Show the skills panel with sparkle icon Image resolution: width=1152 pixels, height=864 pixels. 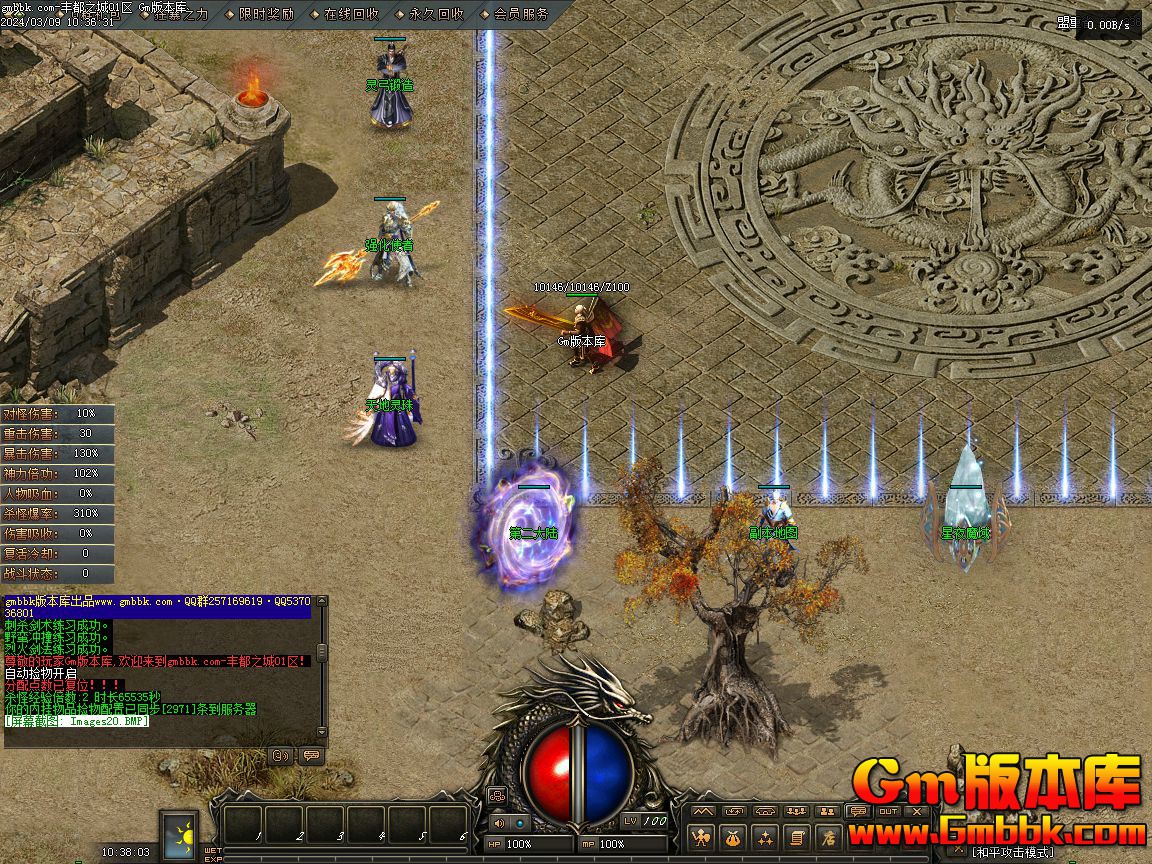tap(765, 837)
